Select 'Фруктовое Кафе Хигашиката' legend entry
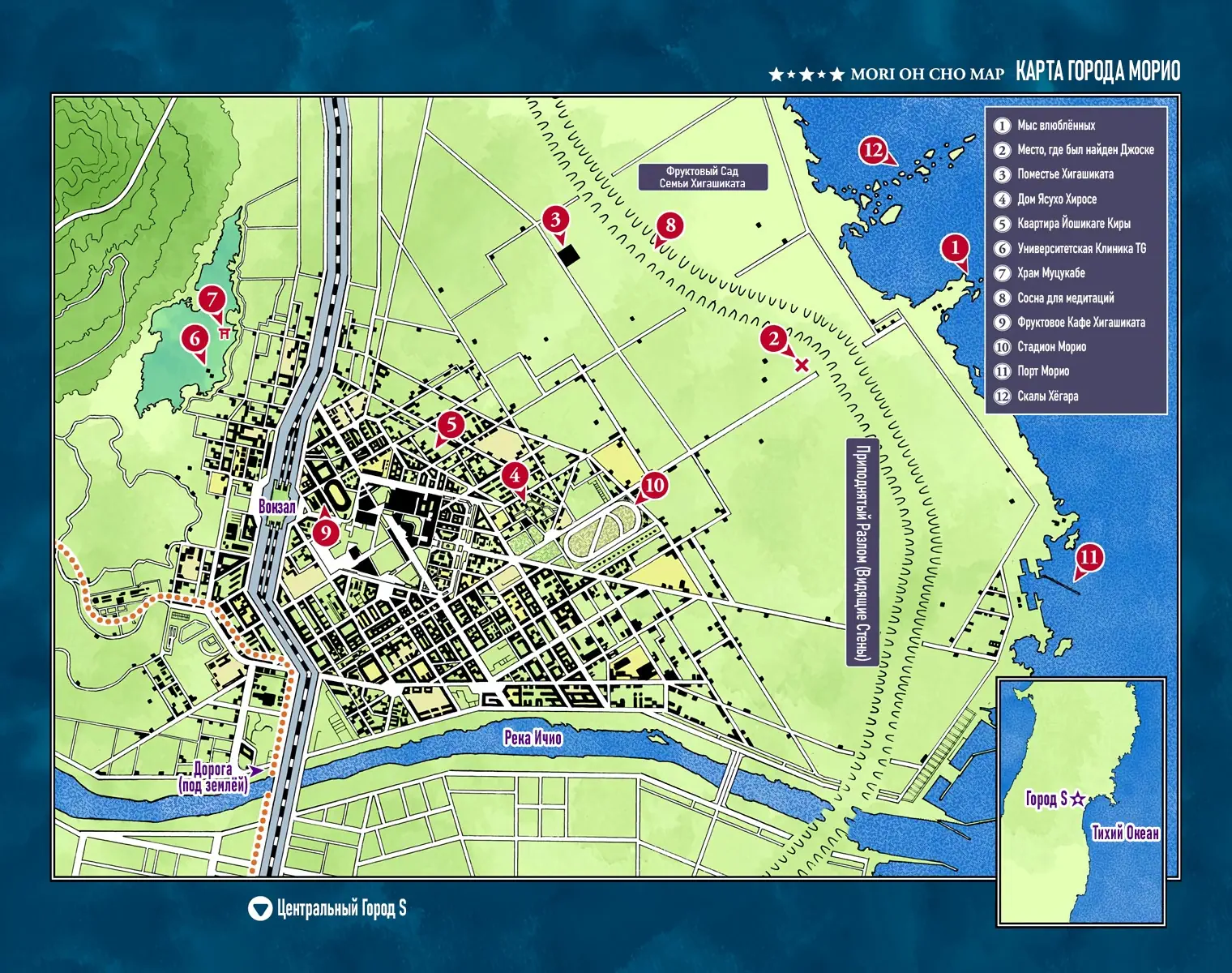Image resolution: width=1232 pixels, height=973 pixels. point(1081,323)
